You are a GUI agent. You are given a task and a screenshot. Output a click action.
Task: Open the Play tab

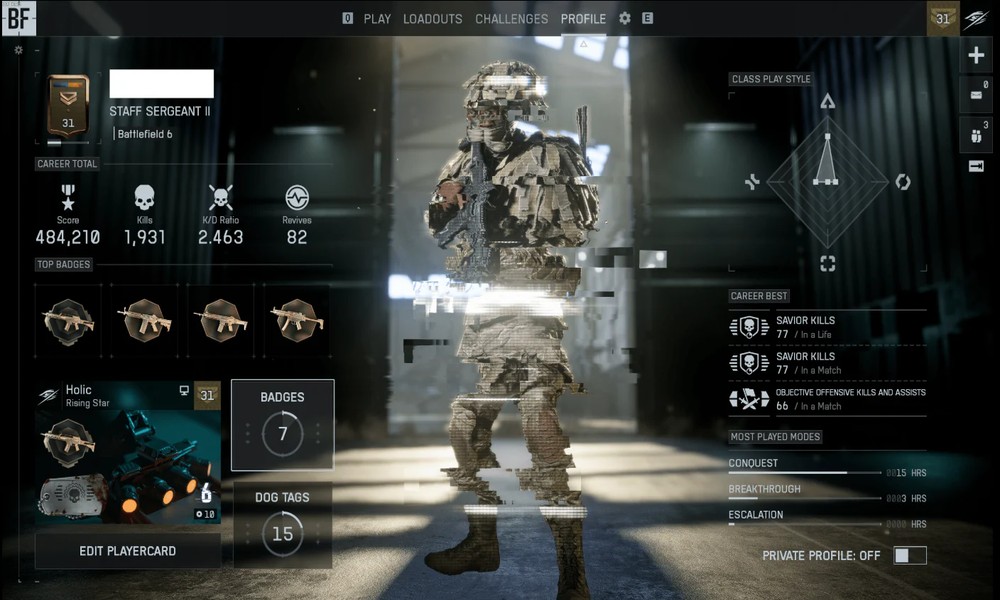pyautogui.click(x=377, y=18)
